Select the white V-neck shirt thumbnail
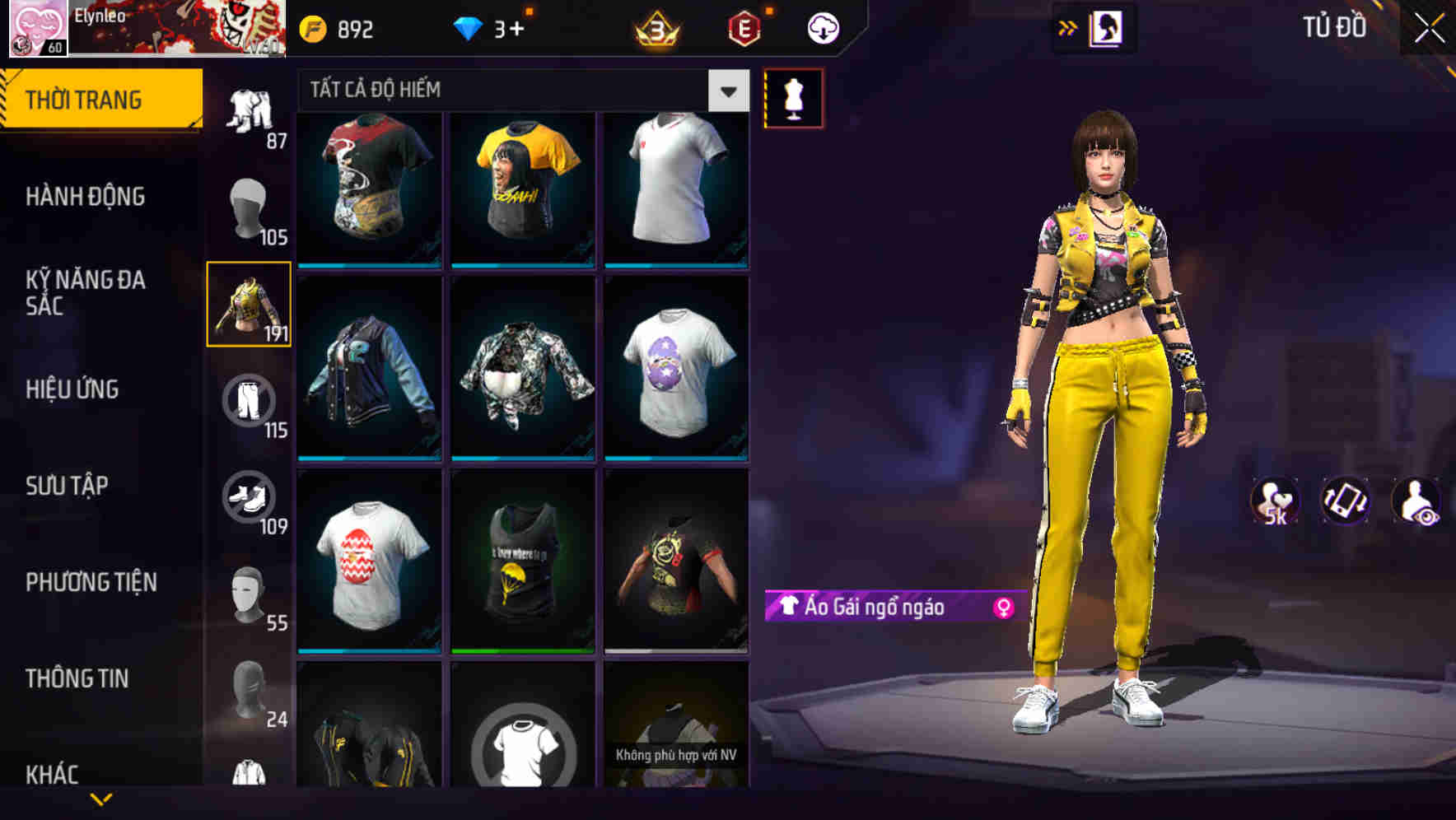The width and height of the screenshot is (1456, 820). 676,188
